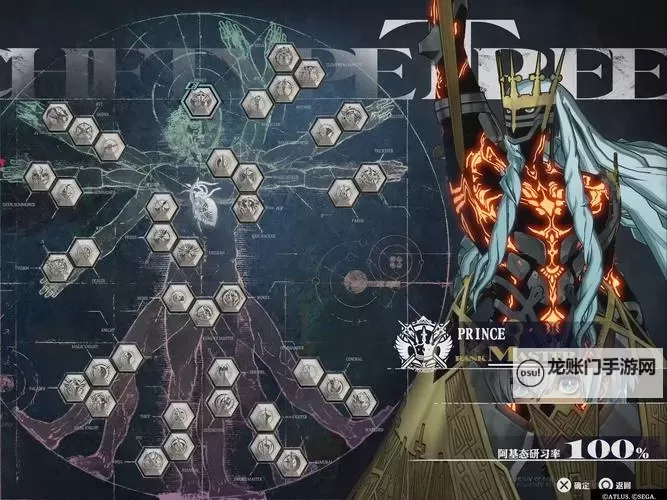This screenshot has width=667, height=500.
Task: Choose the Commander archetype hexagon
Action: point(306,374)
